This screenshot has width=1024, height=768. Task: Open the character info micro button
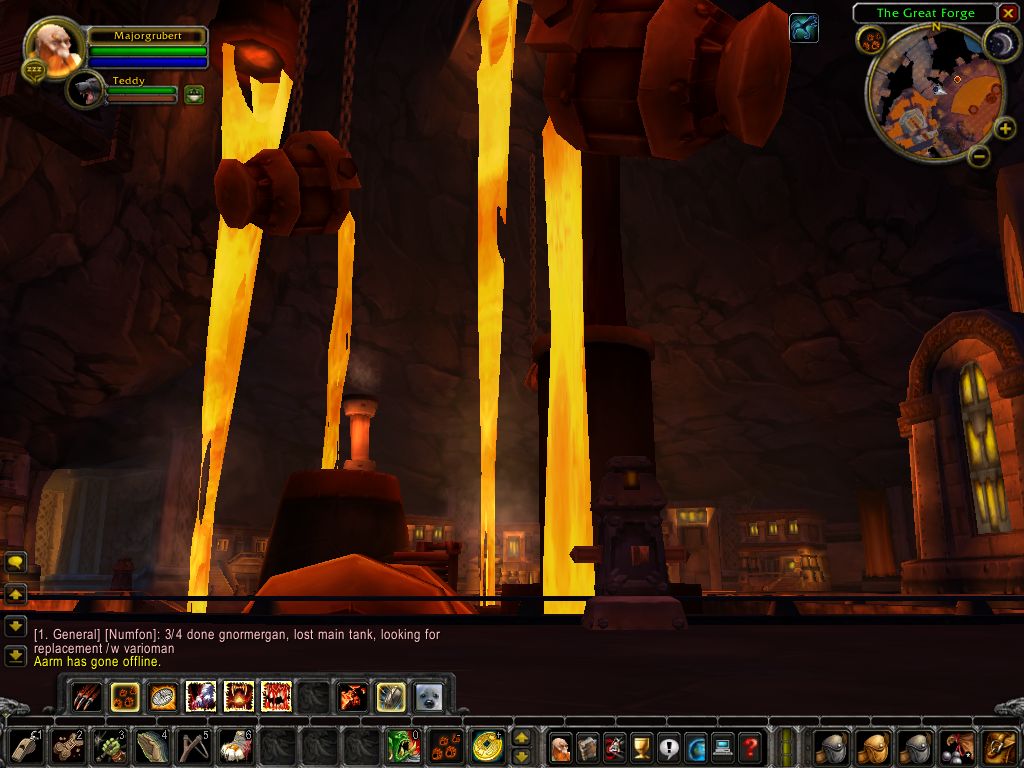(561, 747)
